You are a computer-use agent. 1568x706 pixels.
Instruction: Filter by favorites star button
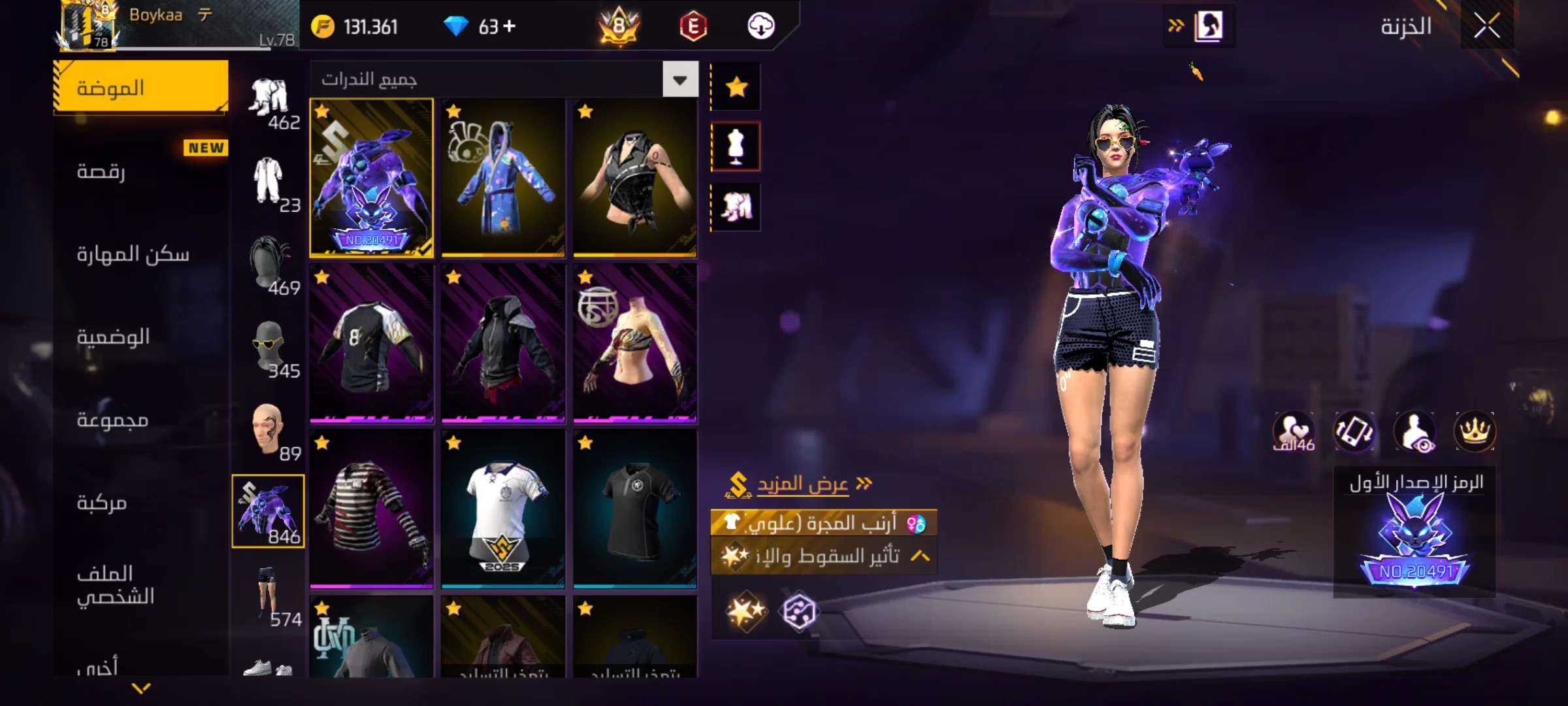coord(736,87)
